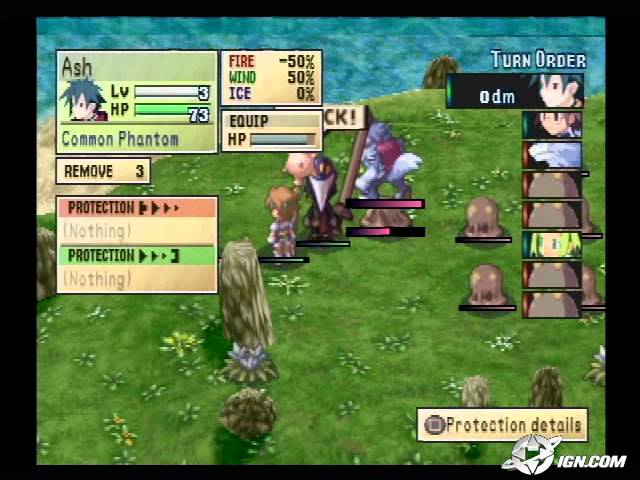
Task: Click the orange Protection row
Action: (x=137, y=208)
